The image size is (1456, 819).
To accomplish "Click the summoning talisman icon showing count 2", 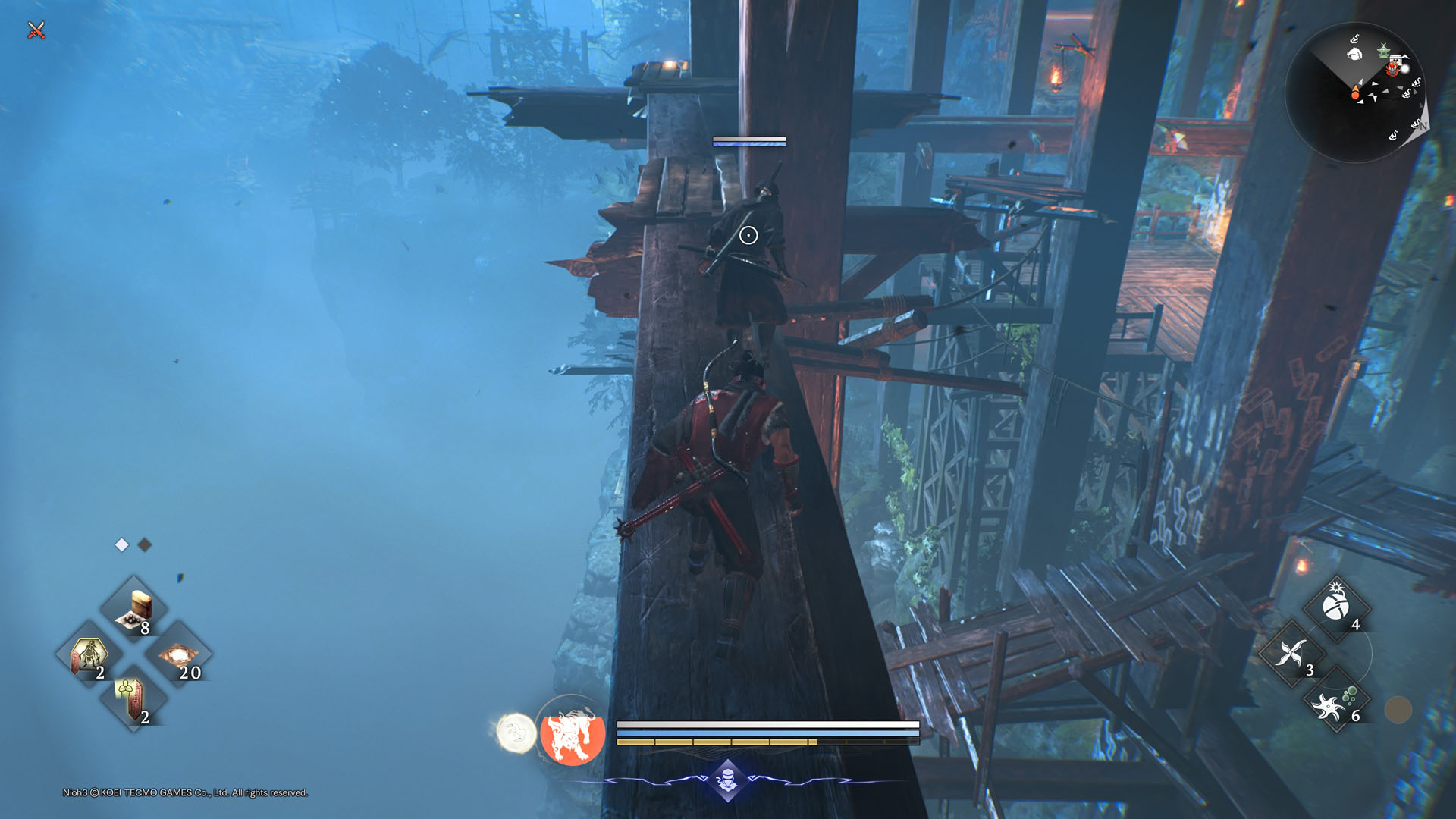I will tap(89, 654).
